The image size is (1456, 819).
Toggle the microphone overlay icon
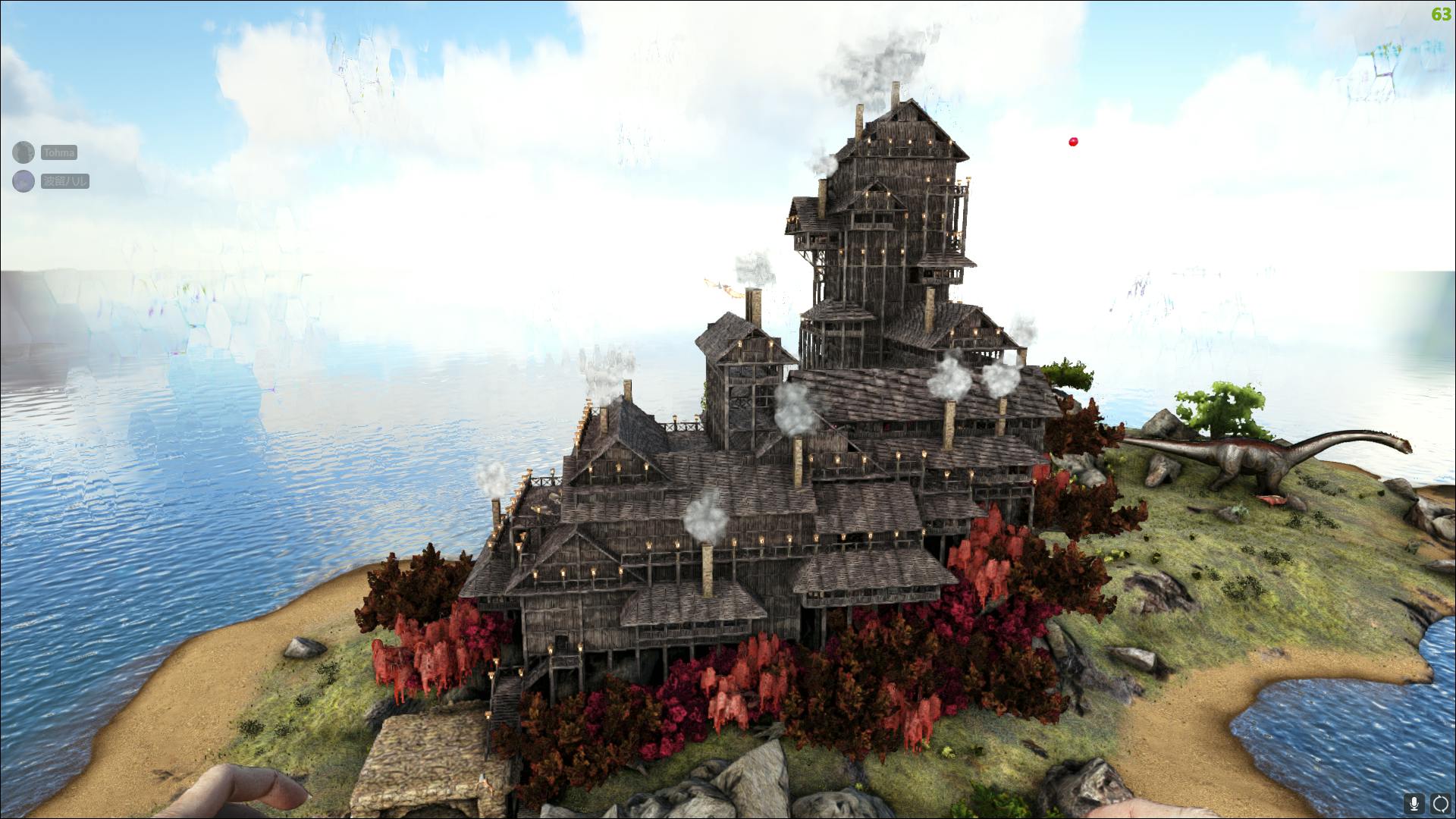pos(1414,804)
